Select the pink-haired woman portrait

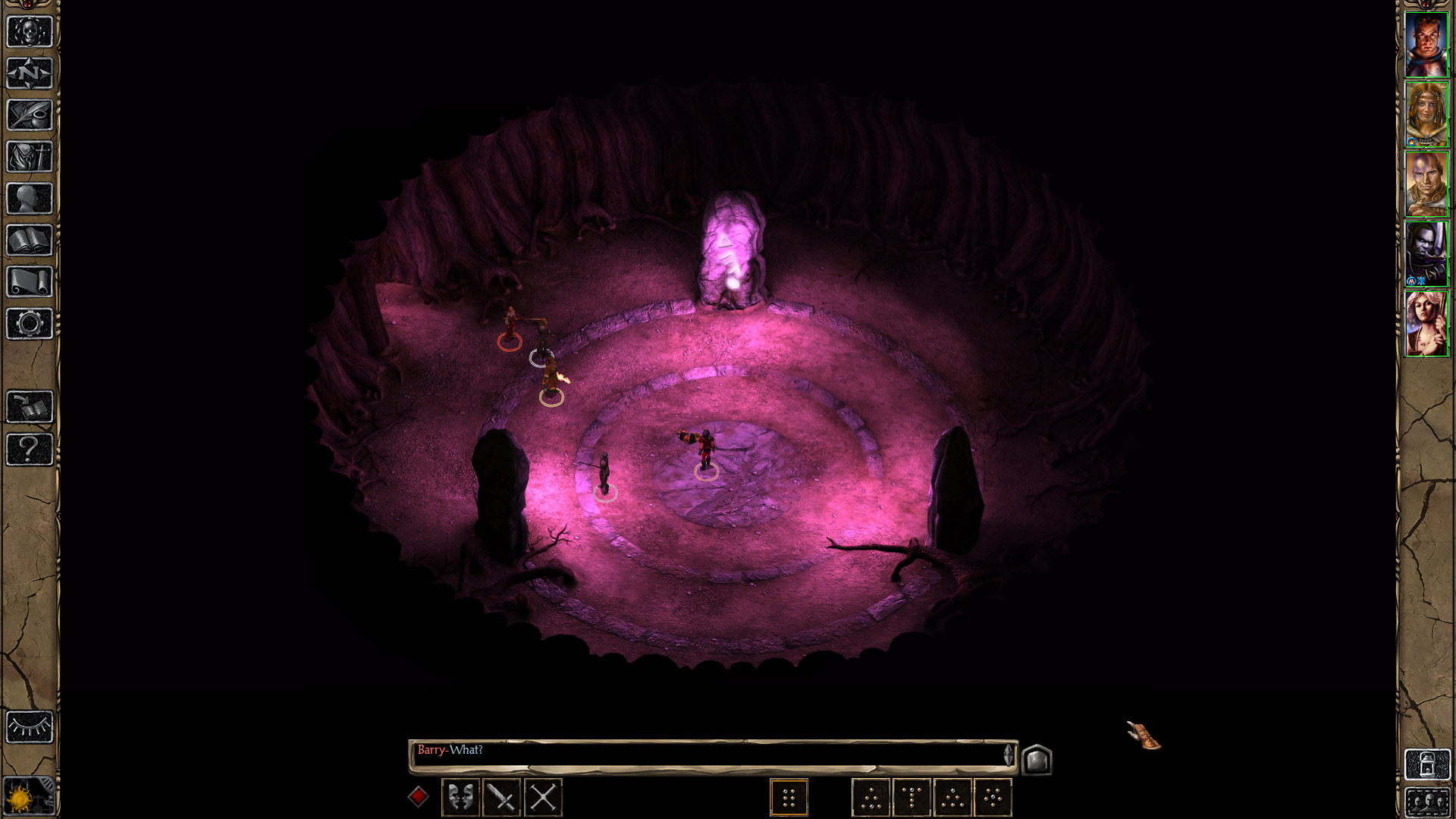coord(1426,324)
